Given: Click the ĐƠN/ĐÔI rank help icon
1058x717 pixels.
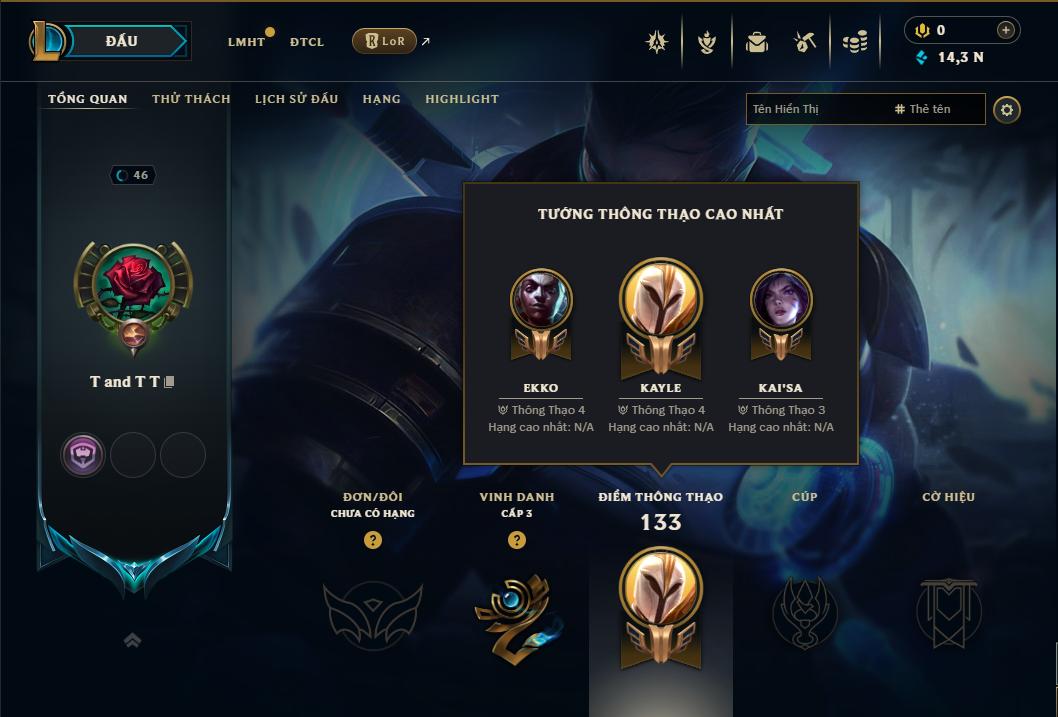Looking at the screenshot, I should (373, 540).
